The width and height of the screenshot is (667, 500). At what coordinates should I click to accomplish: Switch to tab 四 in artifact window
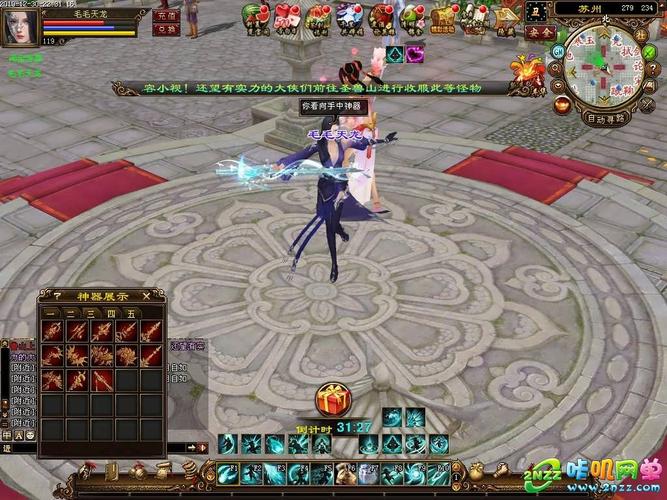click(112, 312)
